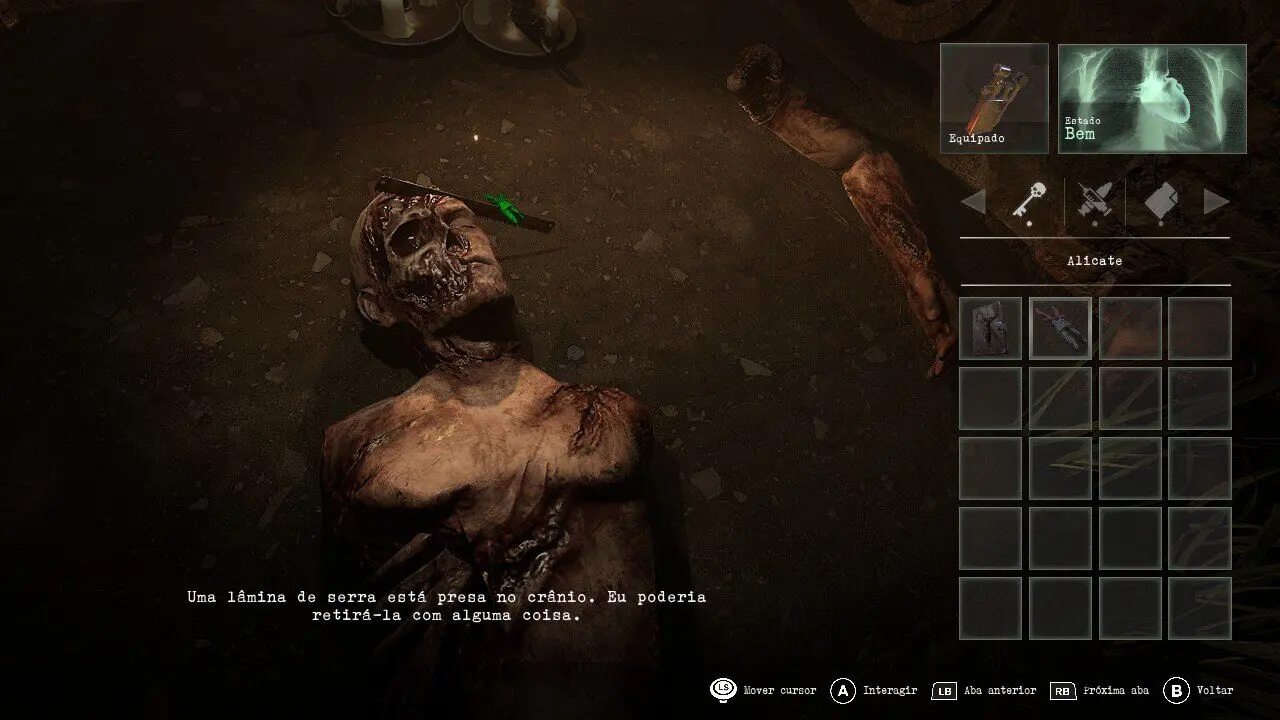The height and width of the screenshot is (720, 1280).
Task: Click the left arrow for previous tab
Action: click(x=973, y=202)
